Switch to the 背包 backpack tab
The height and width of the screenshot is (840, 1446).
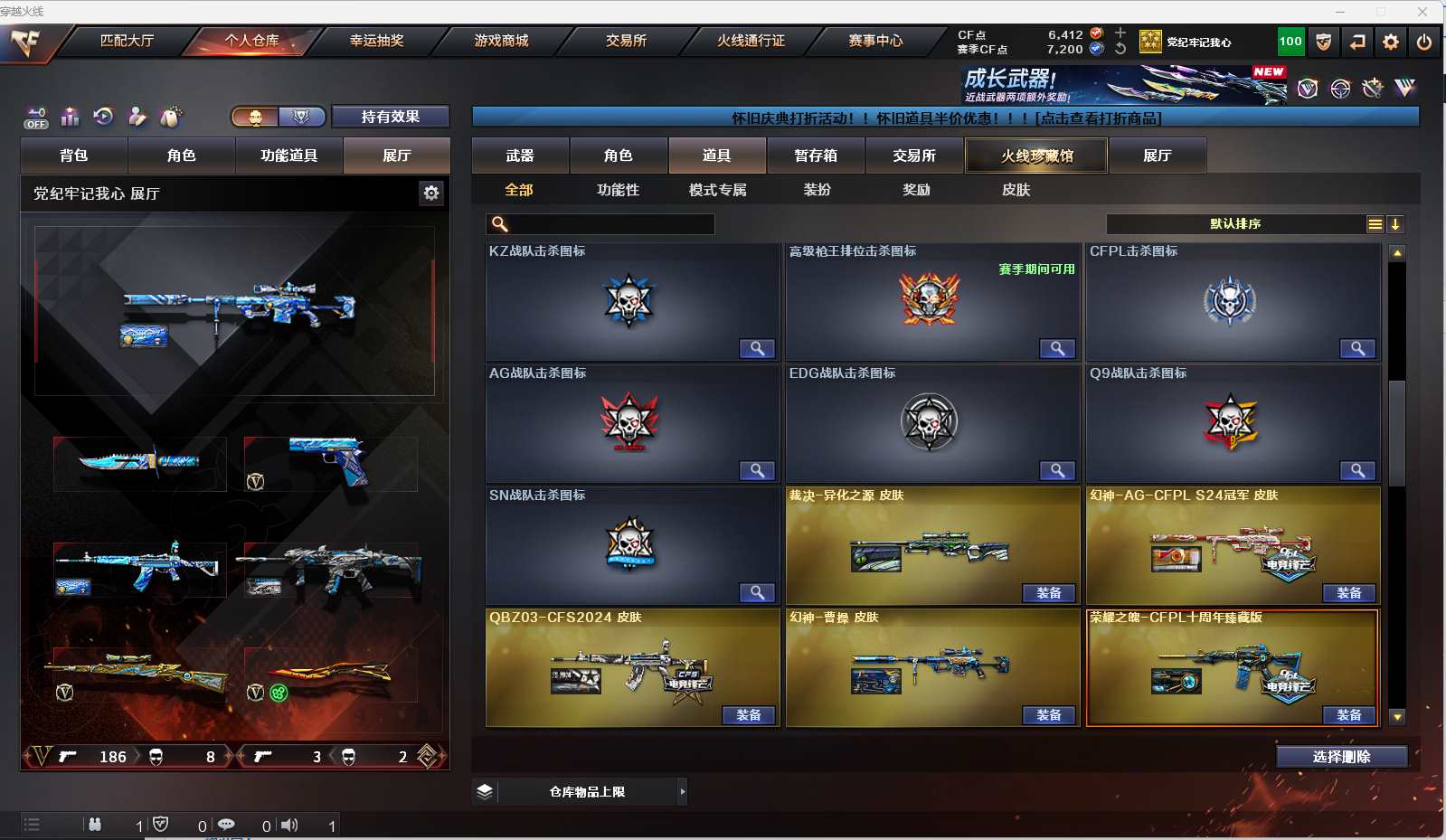[74, 156]
